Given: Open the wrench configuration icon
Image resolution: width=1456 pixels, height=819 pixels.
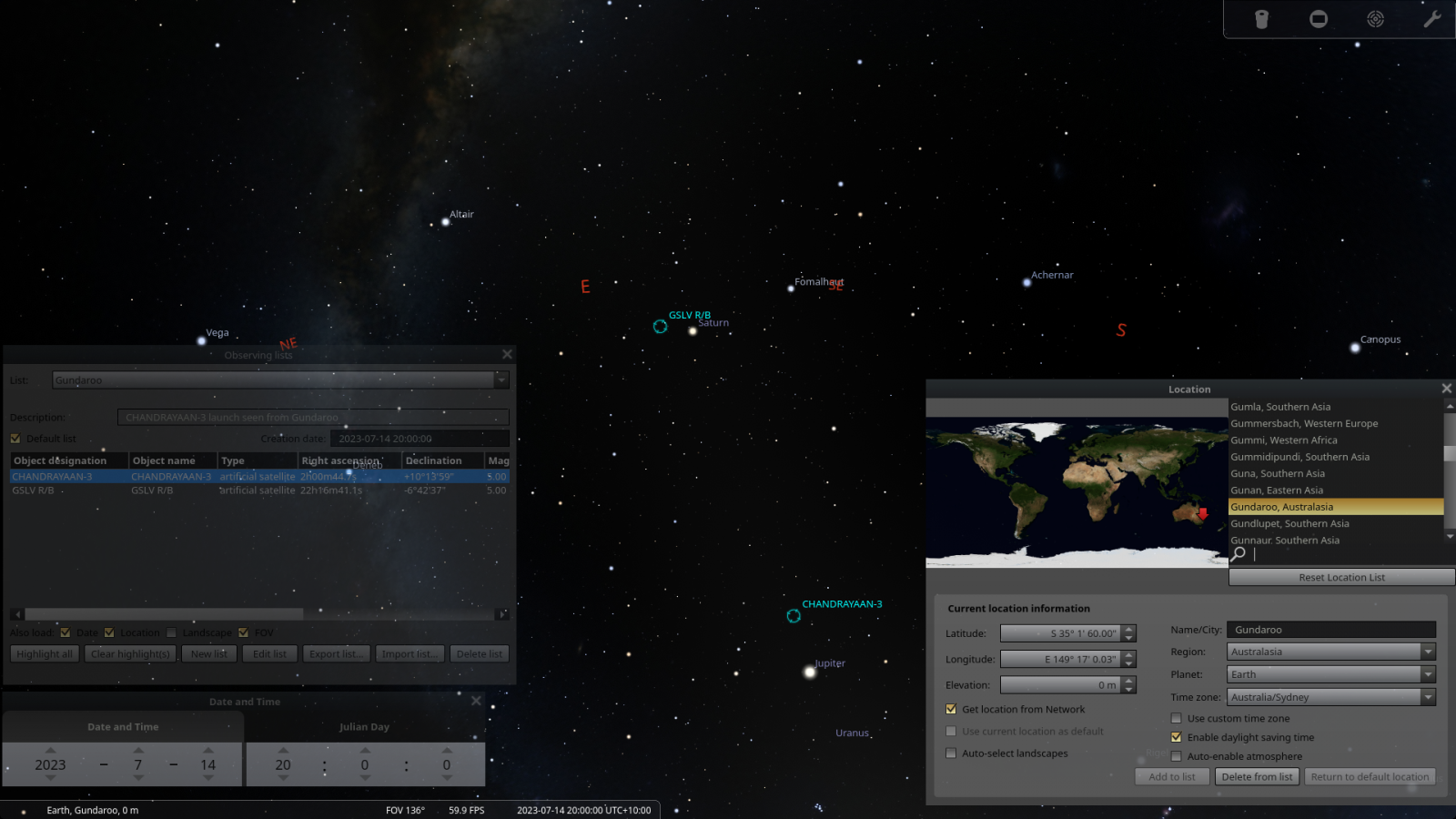Looking at the screenshot, I should (1432, 19).
